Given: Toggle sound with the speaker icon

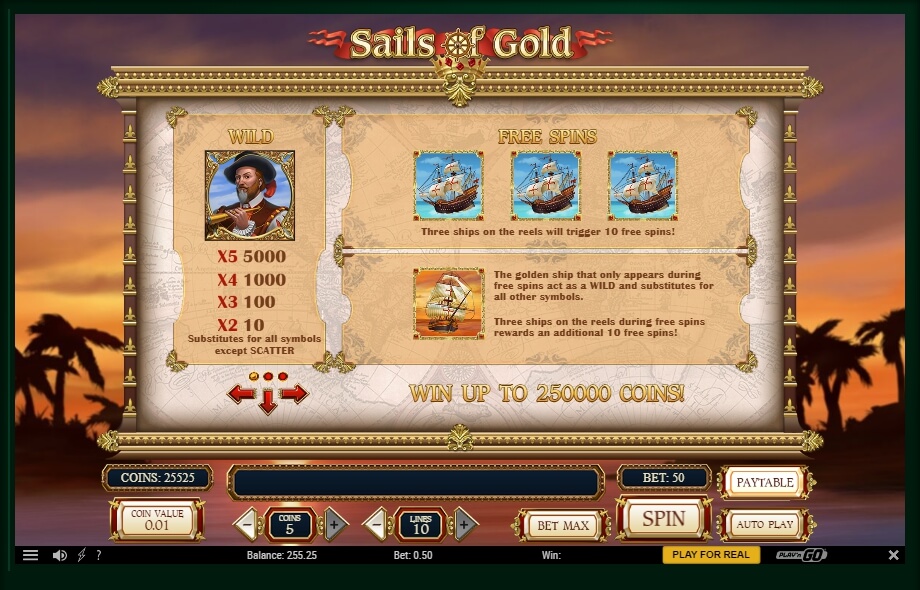Looking at the screenshot, I should [59, 555].
